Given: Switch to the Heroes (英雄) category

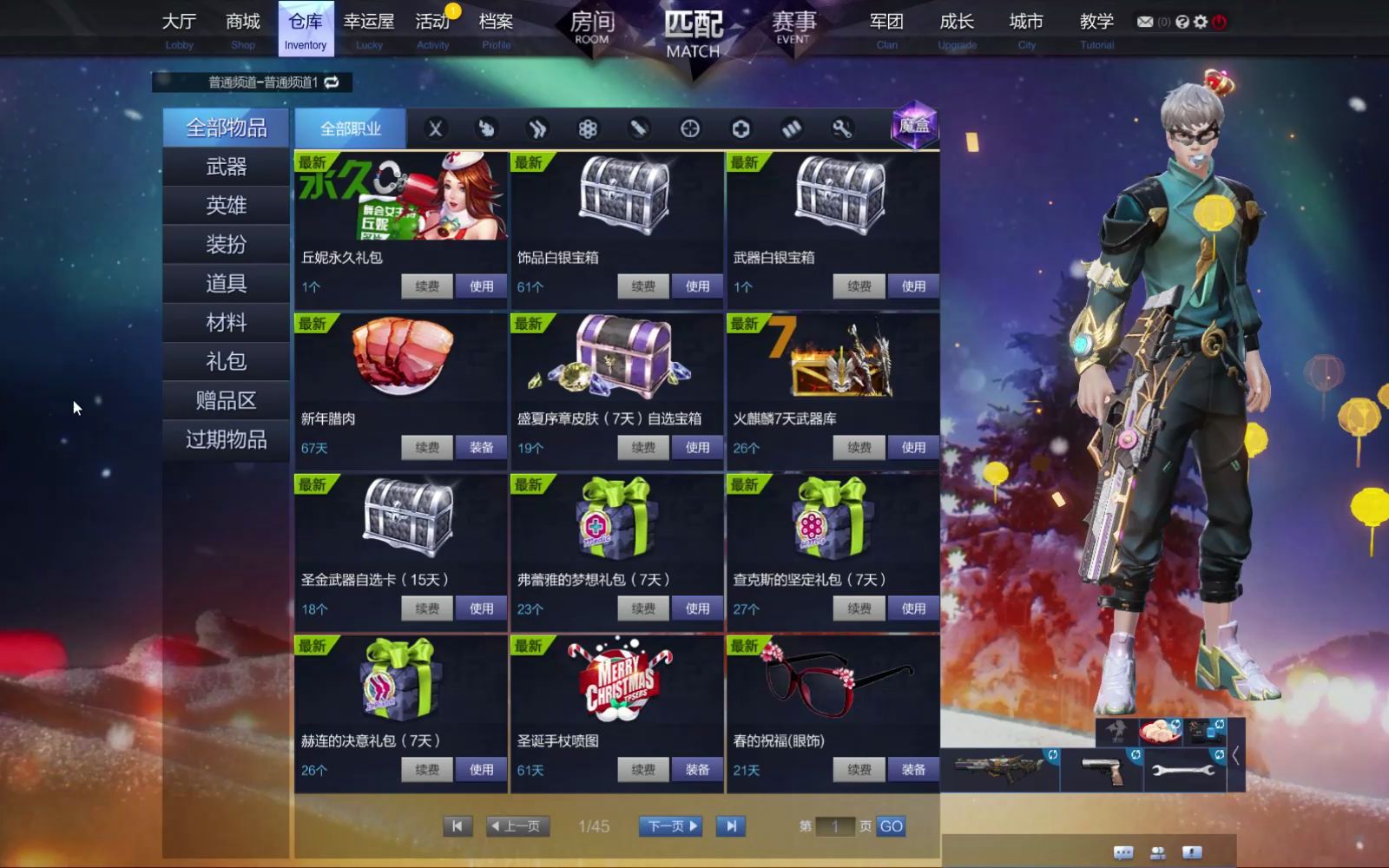Looking at the screenshot, I should click(x=226, y=206).
